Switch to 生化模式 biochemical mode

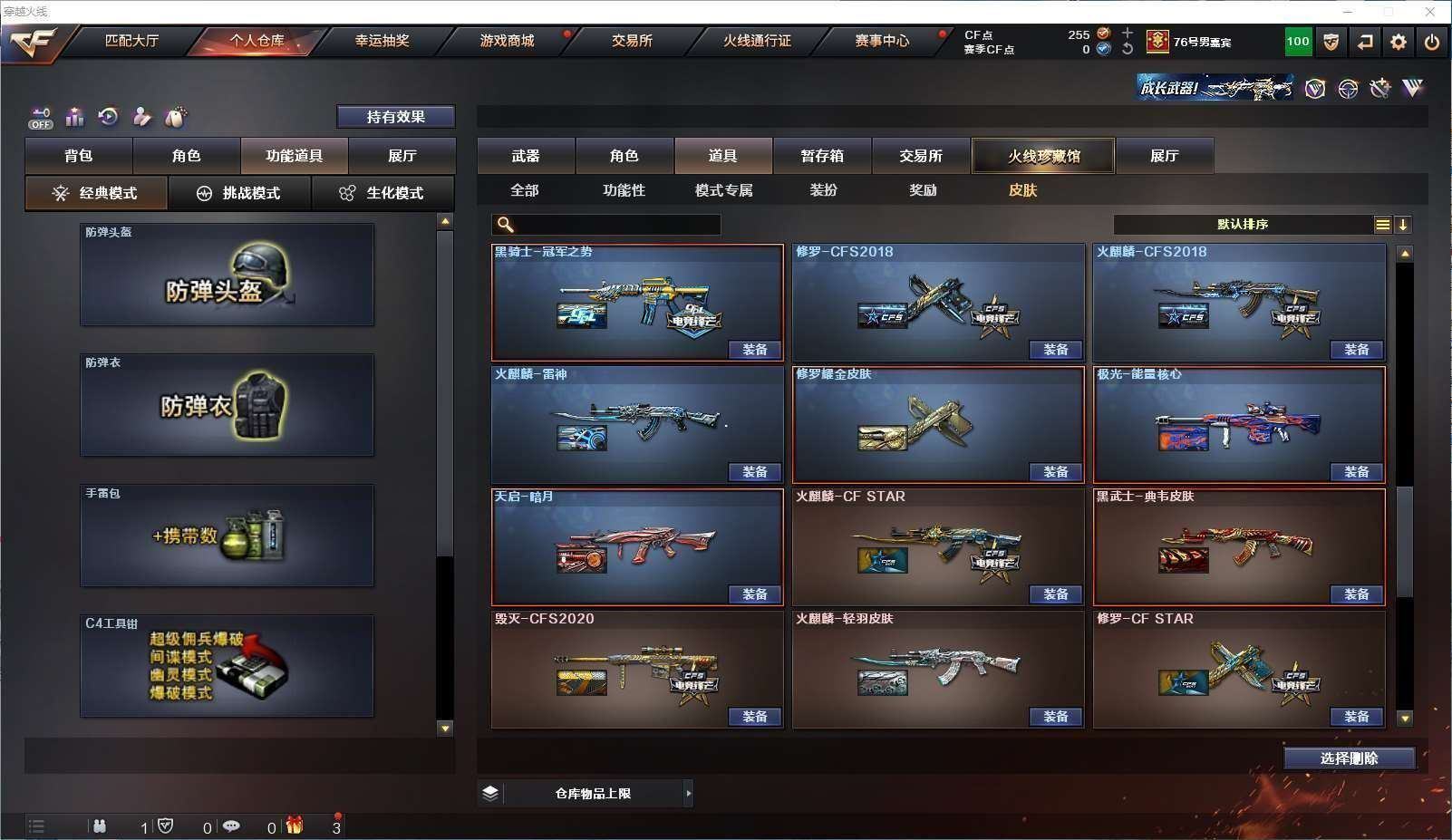click(x=382, y=193)
